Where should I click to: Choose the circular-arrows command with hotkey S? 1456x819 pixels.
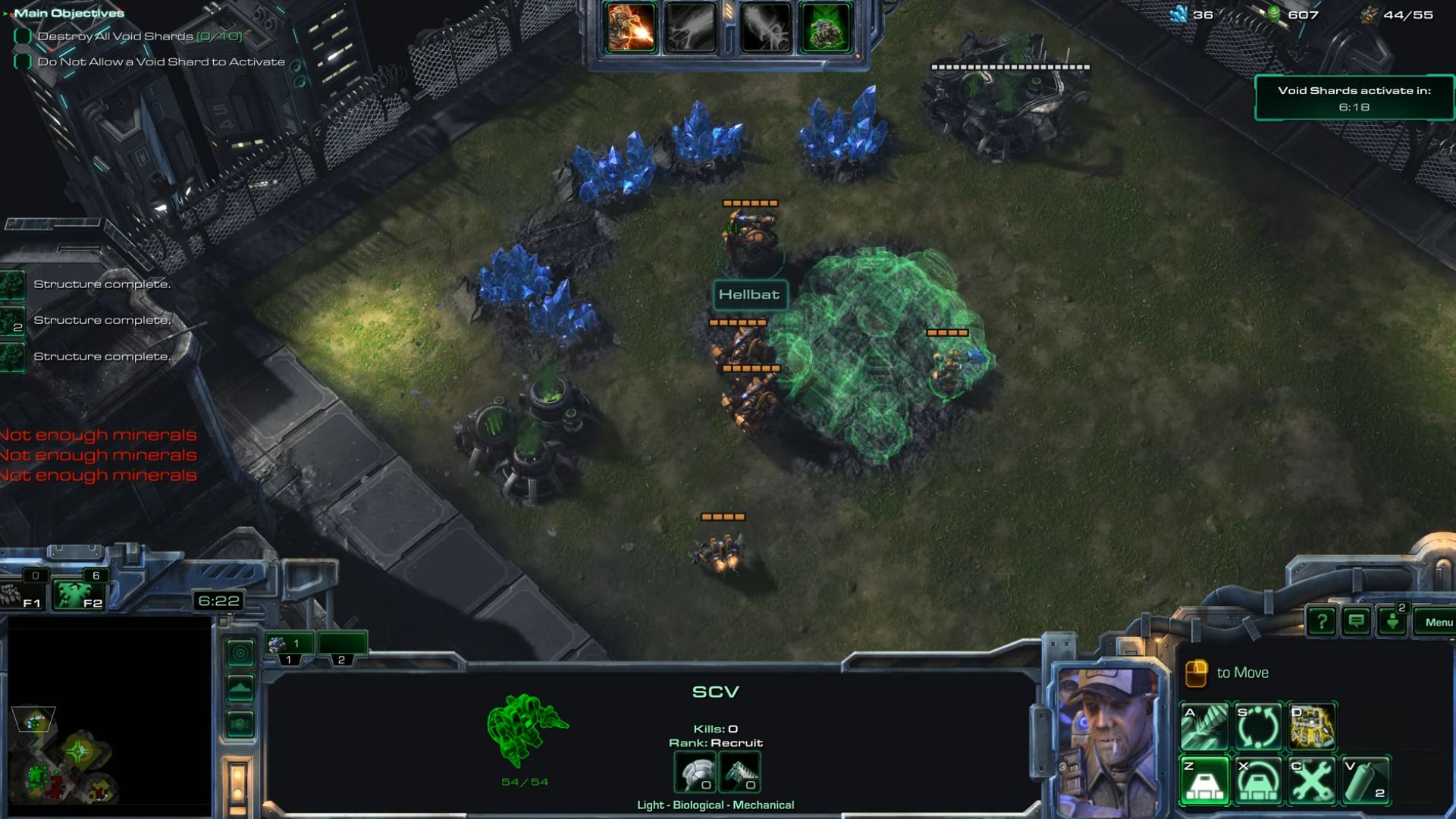1258,726
